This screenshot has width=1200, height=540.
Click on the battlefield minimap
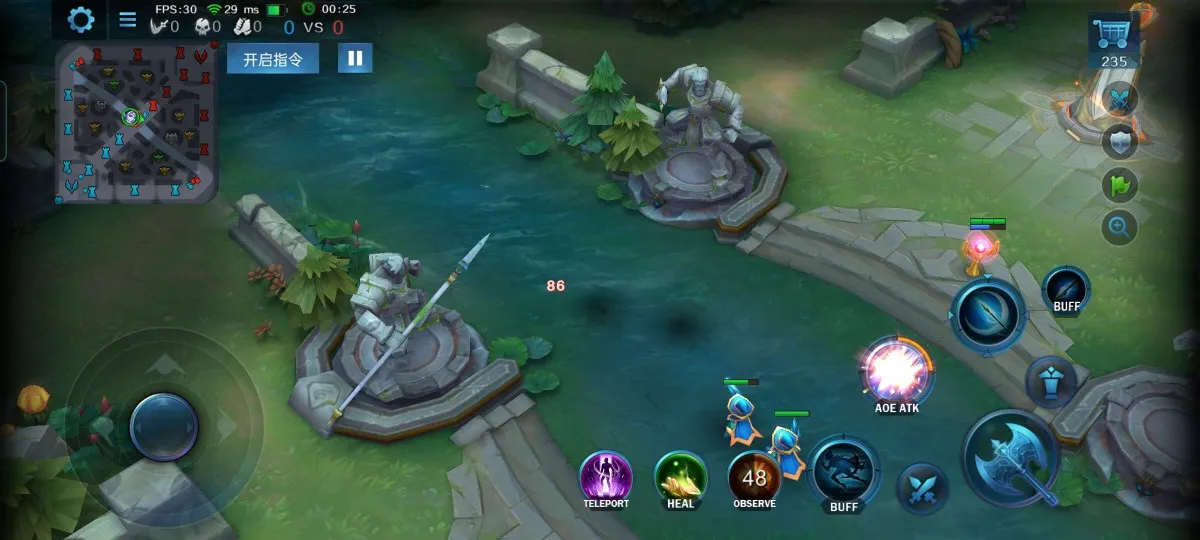point(136,121)
